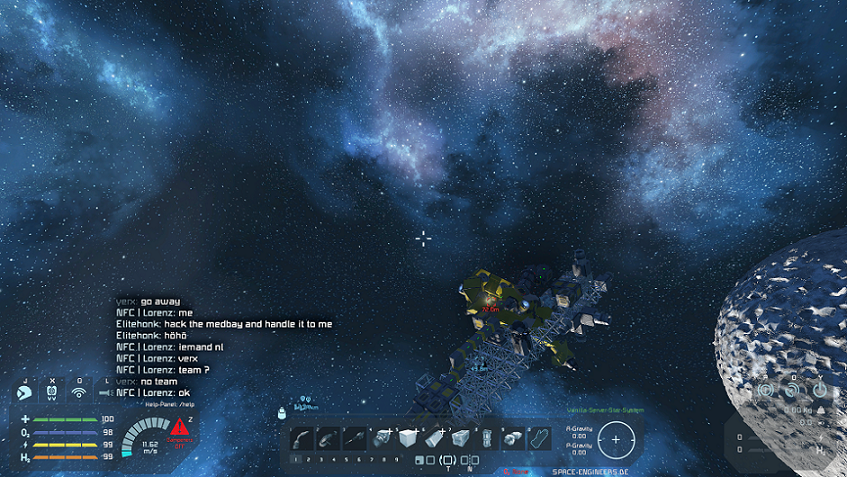This screenshot has width=847, height=477.
Task: Toggle the ship power icon
Action: [x=820, y=389]
